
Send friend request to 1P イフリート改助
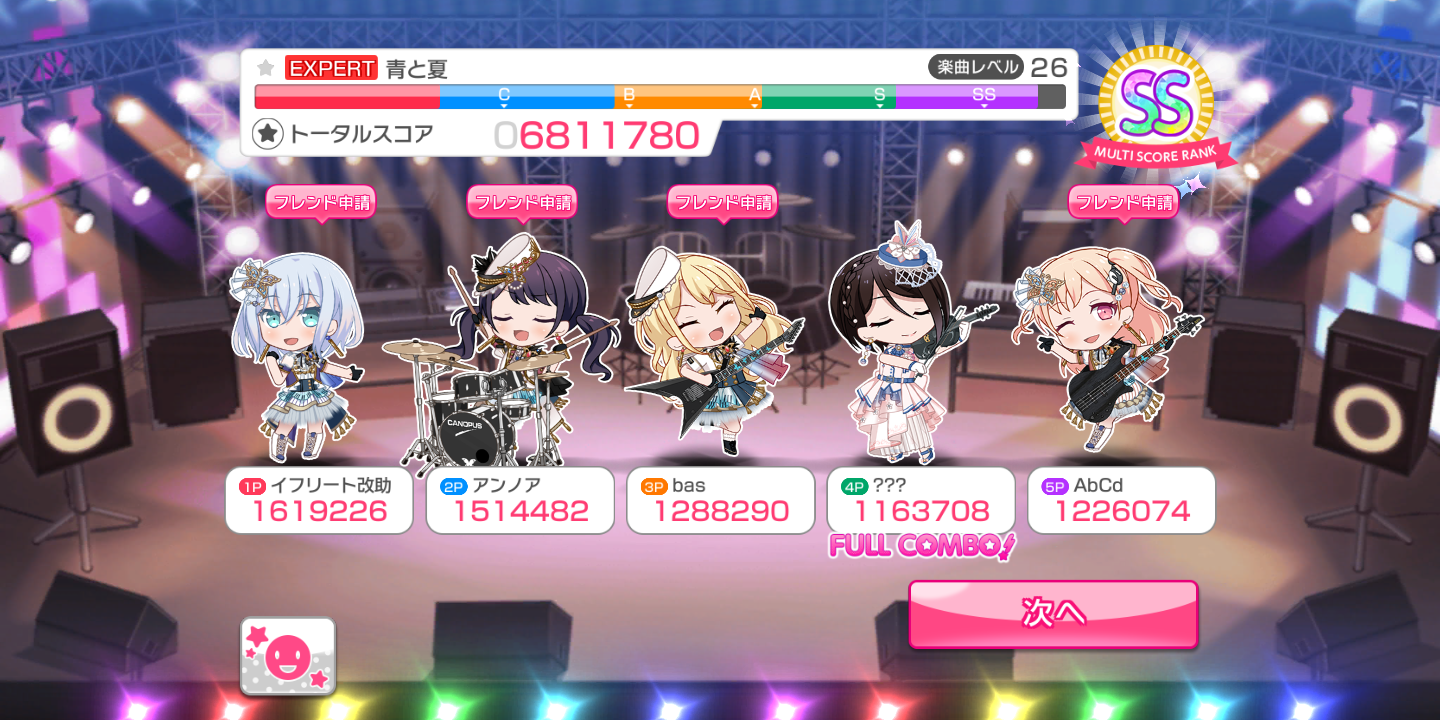pos(320,202)
